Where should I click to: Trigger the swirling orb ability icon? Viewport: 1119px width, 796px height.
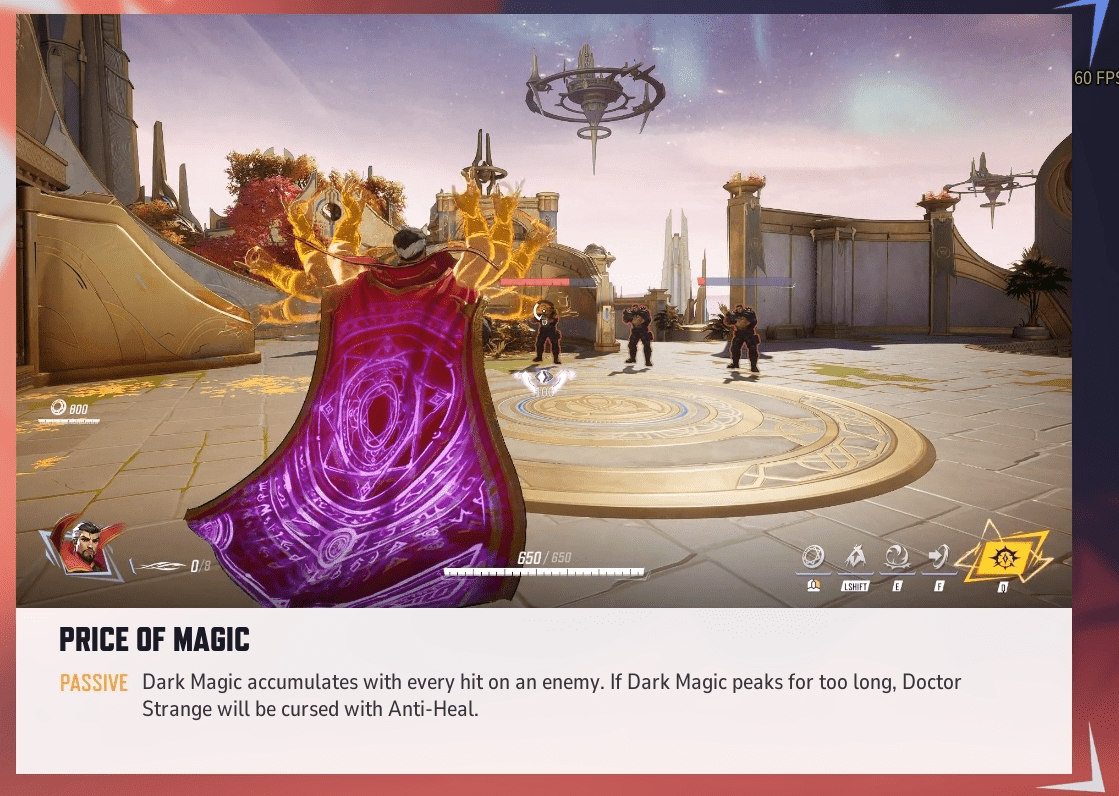point(897,557)
